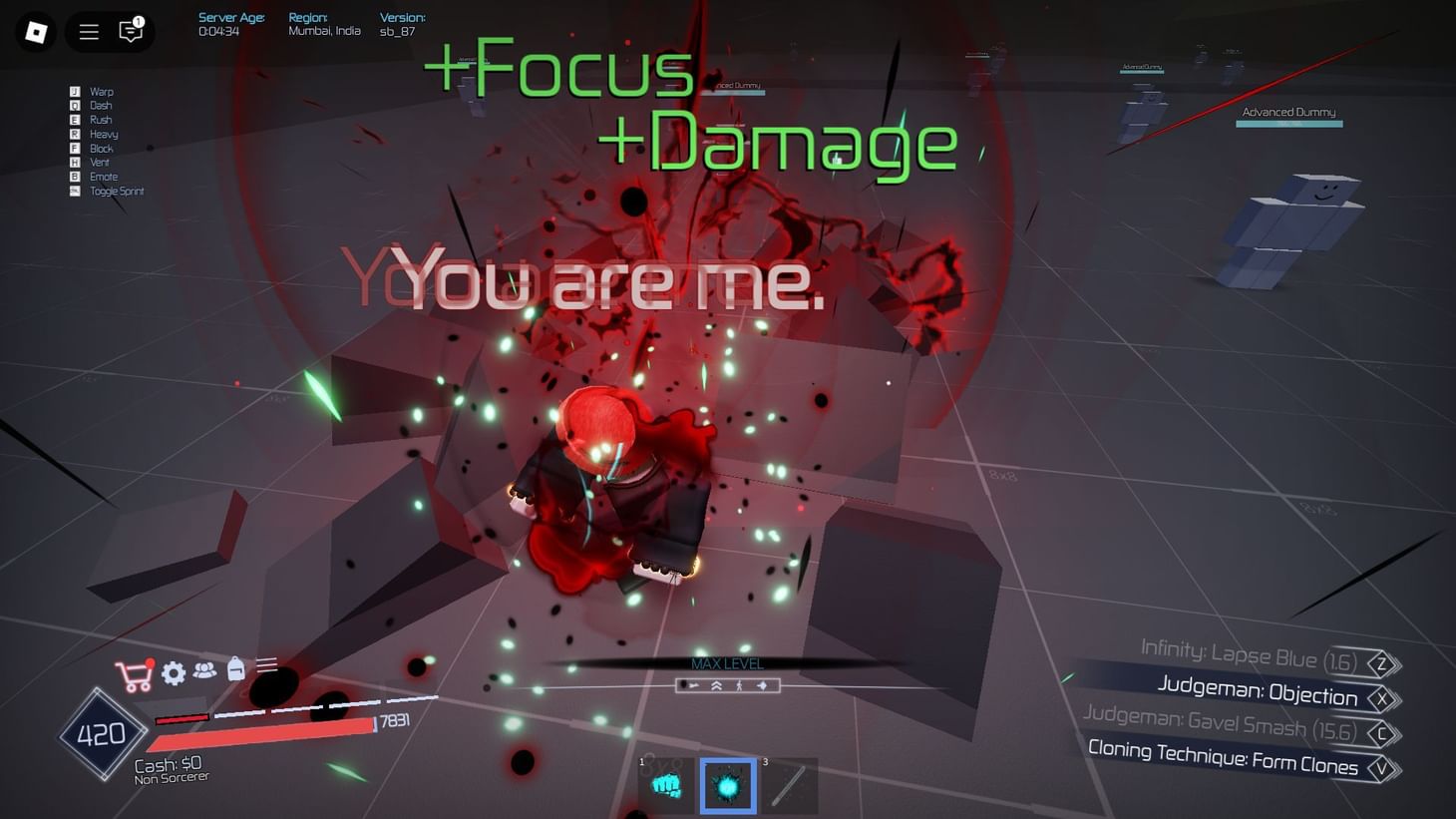Toggle Block in the keybind list
Viewport: 1456px width, 819px height.
100,148
